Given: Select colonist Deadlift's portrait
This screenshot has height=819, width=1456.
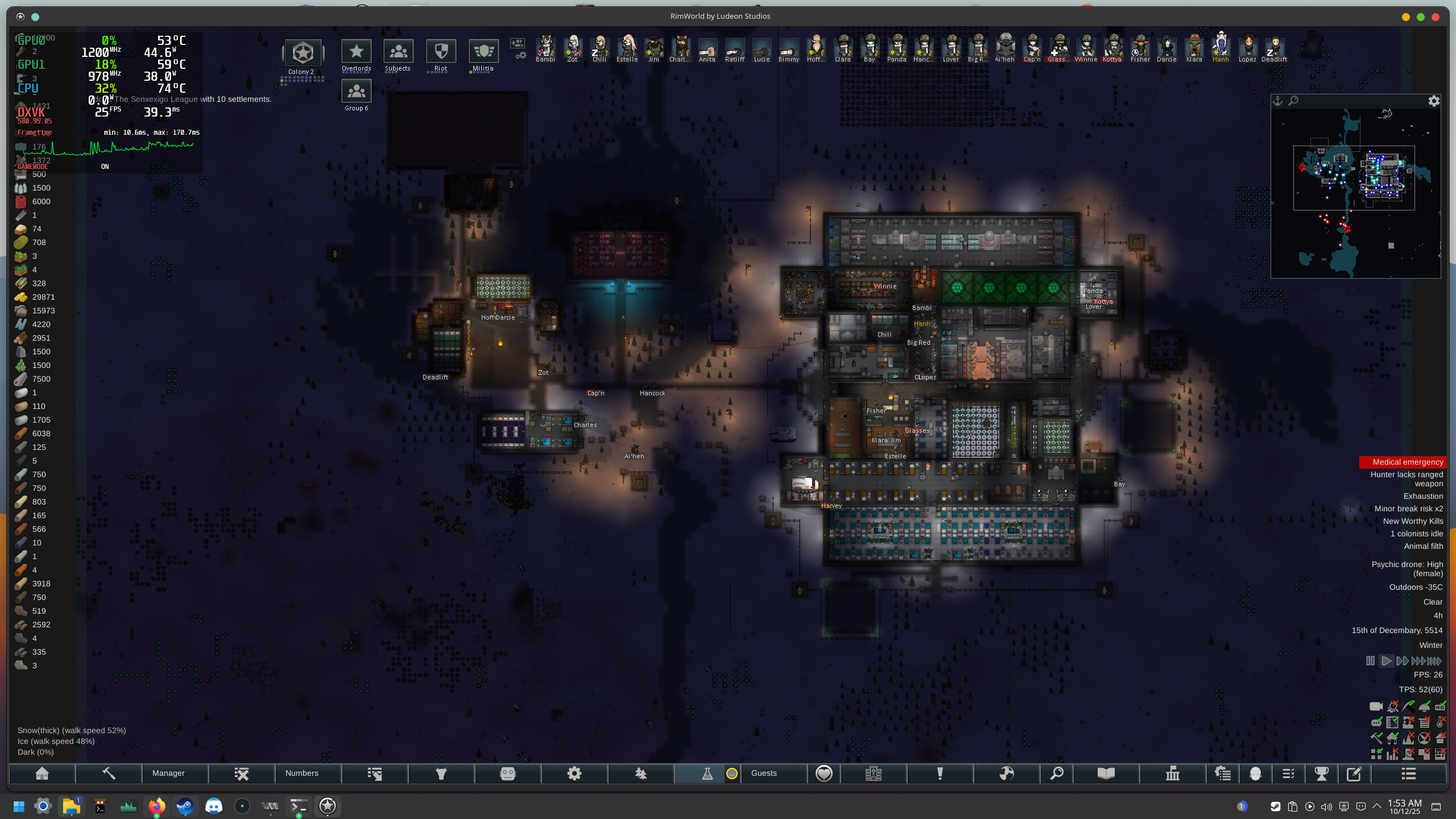Looking at the screenshot, I should pos(1274,47).
